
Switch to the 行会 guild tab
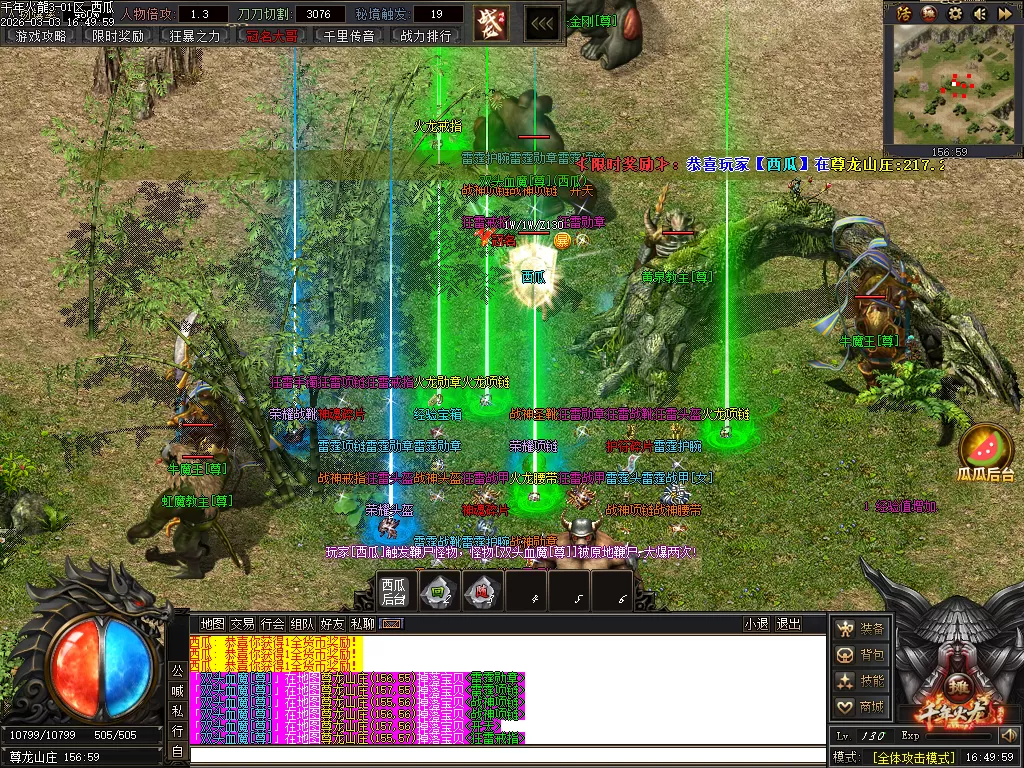pyautogui.click(x=272, y=624)
